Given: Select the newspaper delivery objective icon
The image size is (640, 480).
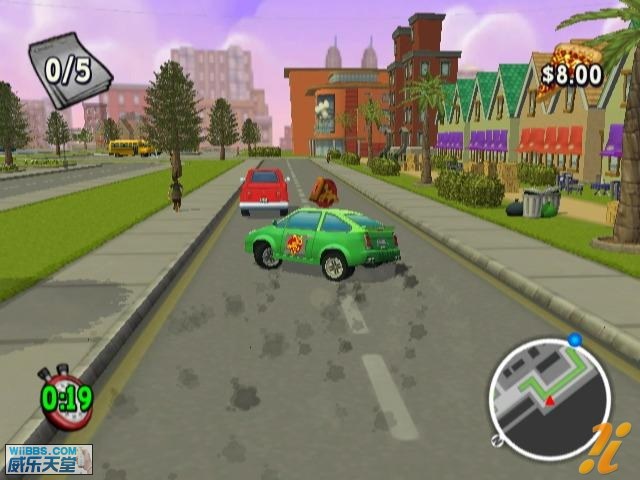Looking at the screenshot, I should pyautogui.click(x=70, y=72).
